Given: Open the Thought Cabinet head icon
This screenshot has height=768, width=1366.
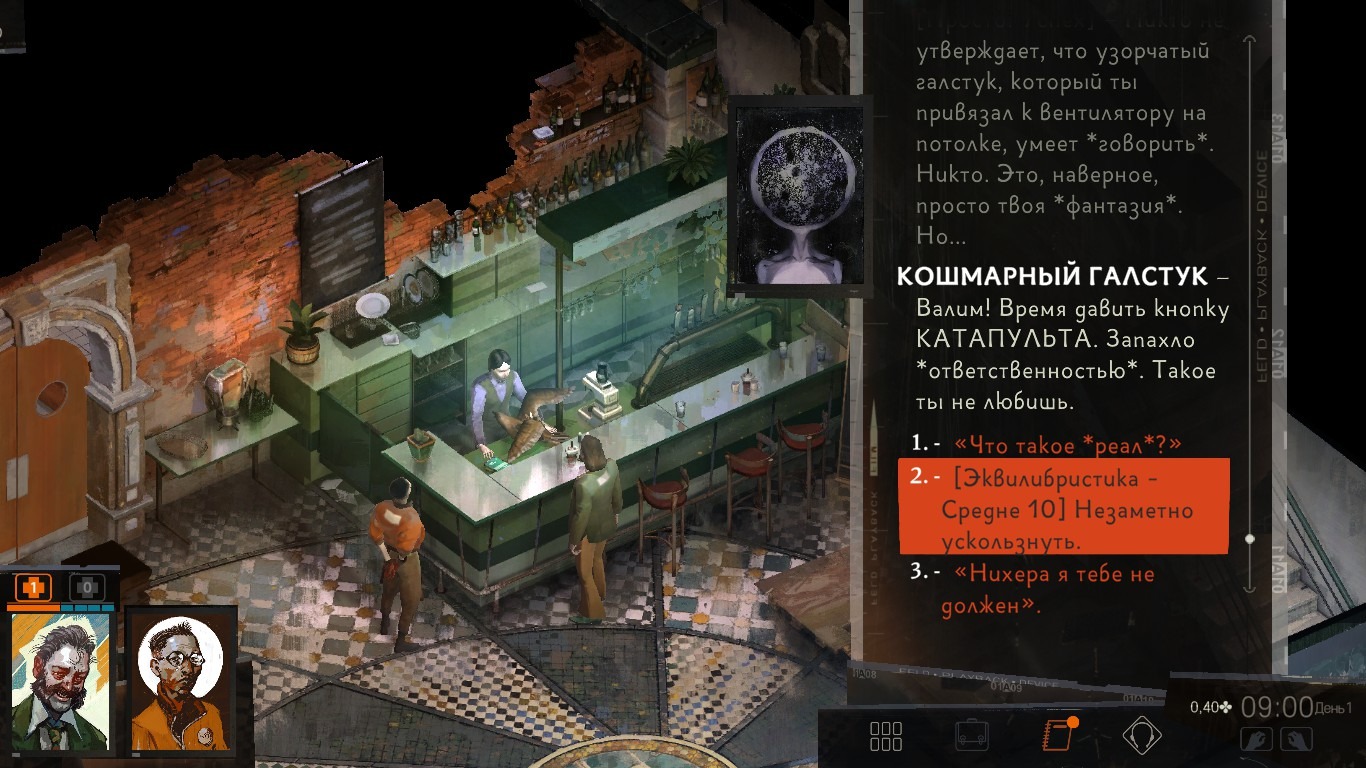Looking at the screenshot, I should tap(1142, 736).
